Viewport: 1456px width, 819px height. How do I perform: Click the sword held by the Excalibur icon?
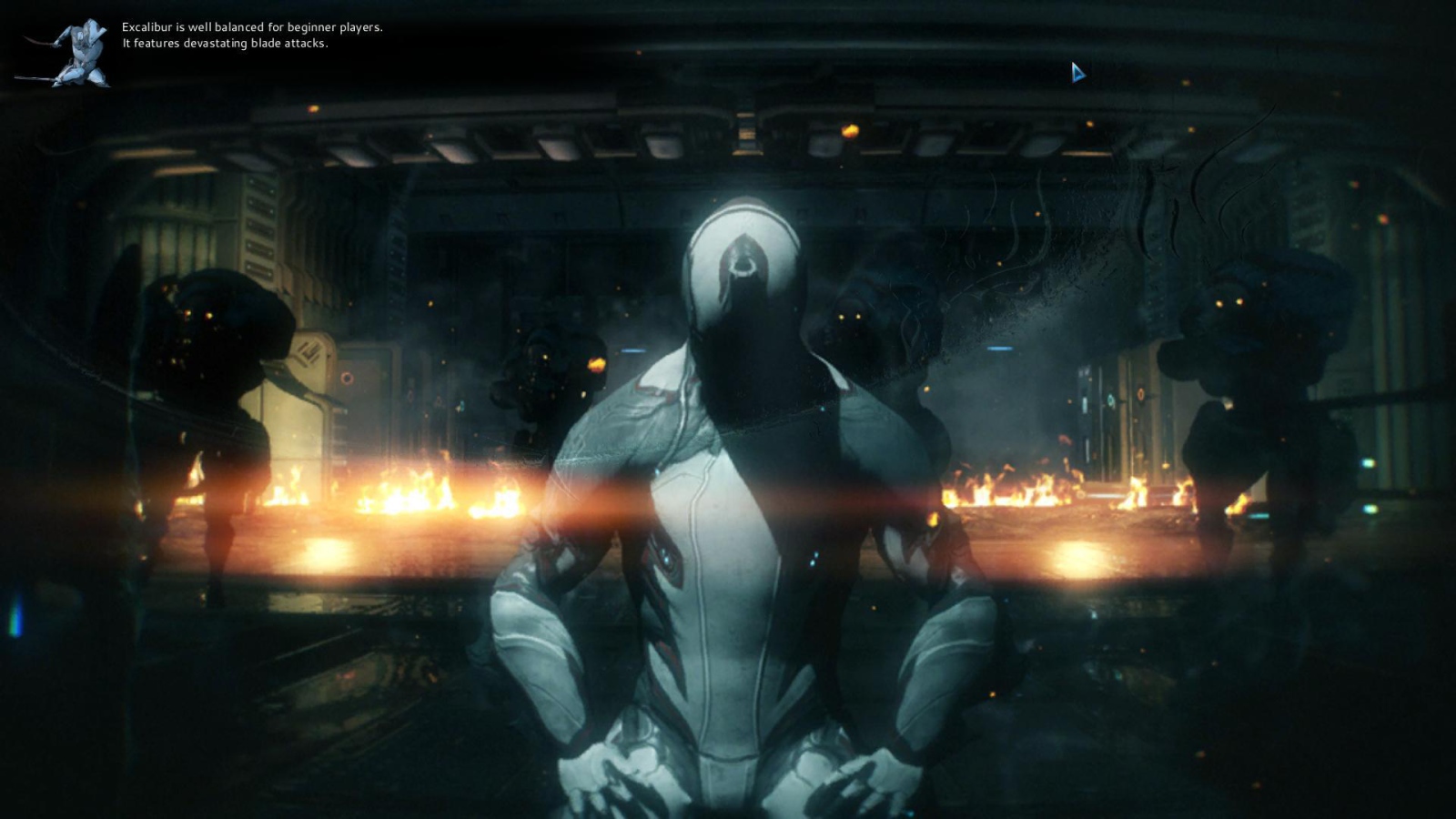[x=41, y=42]
